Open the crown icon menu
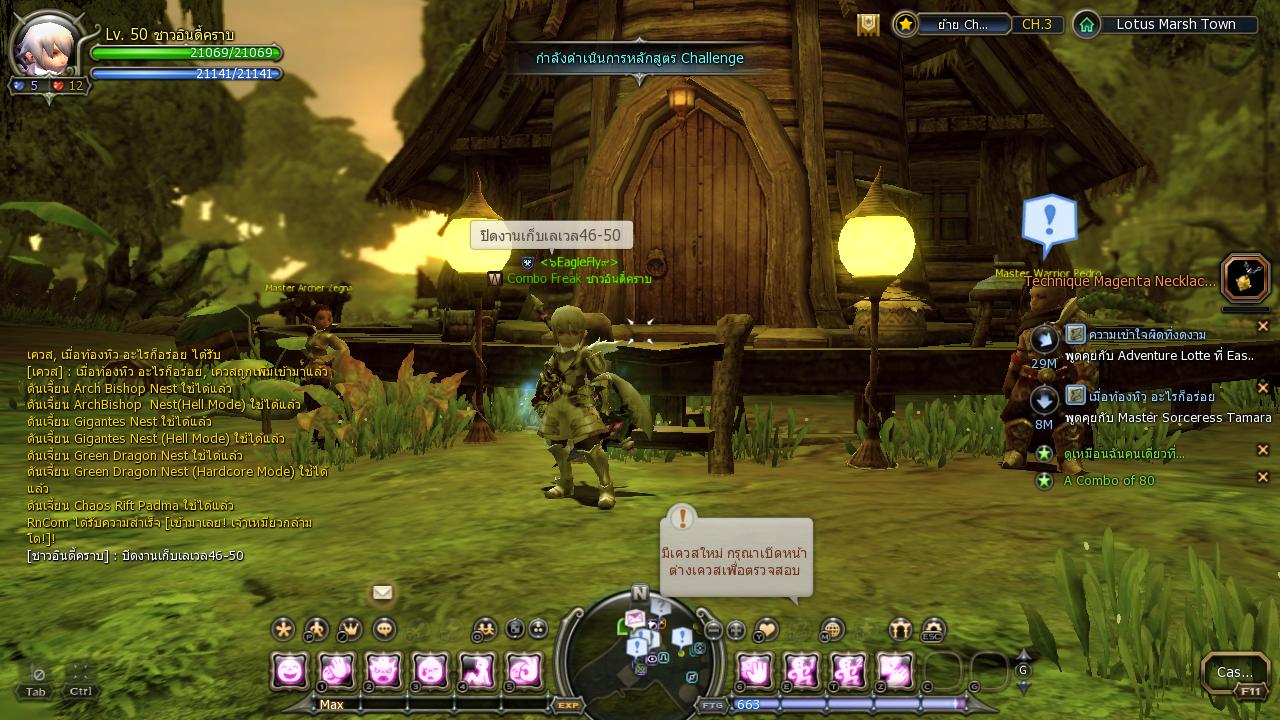Image resolution: width=1280 pixels, height=720 pixels. tap(350, 629)
